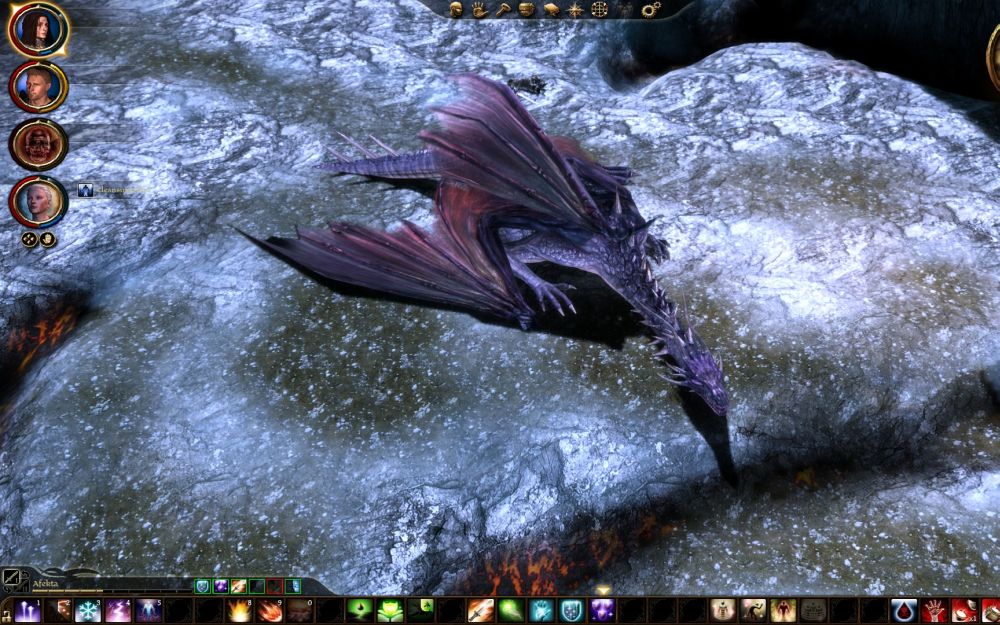Viewport: 1000px width, 625px height.
Task: Use the red blood drop ability
Action: [904, 610]
